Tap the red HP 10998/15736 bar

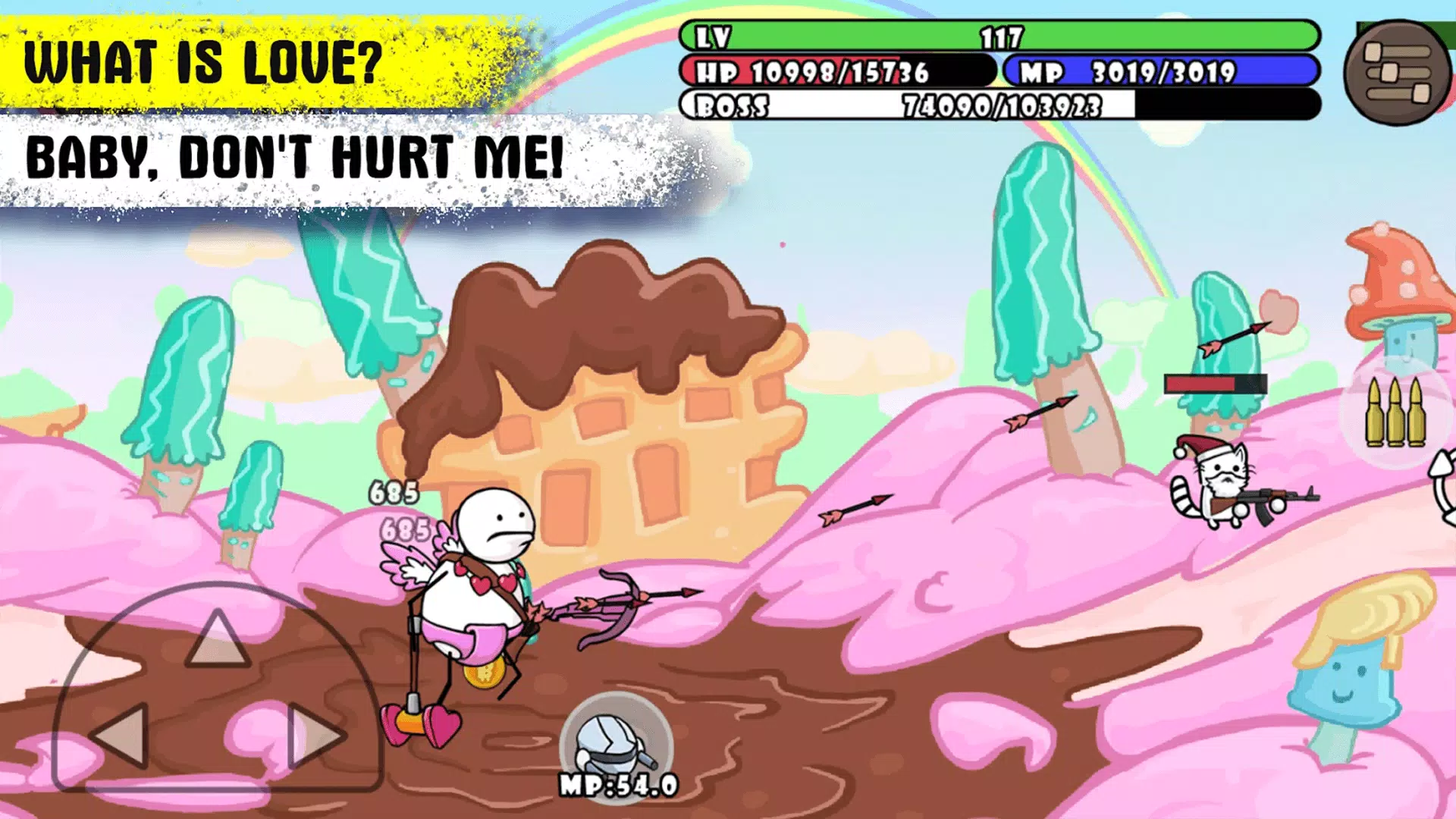click(834, 72)
